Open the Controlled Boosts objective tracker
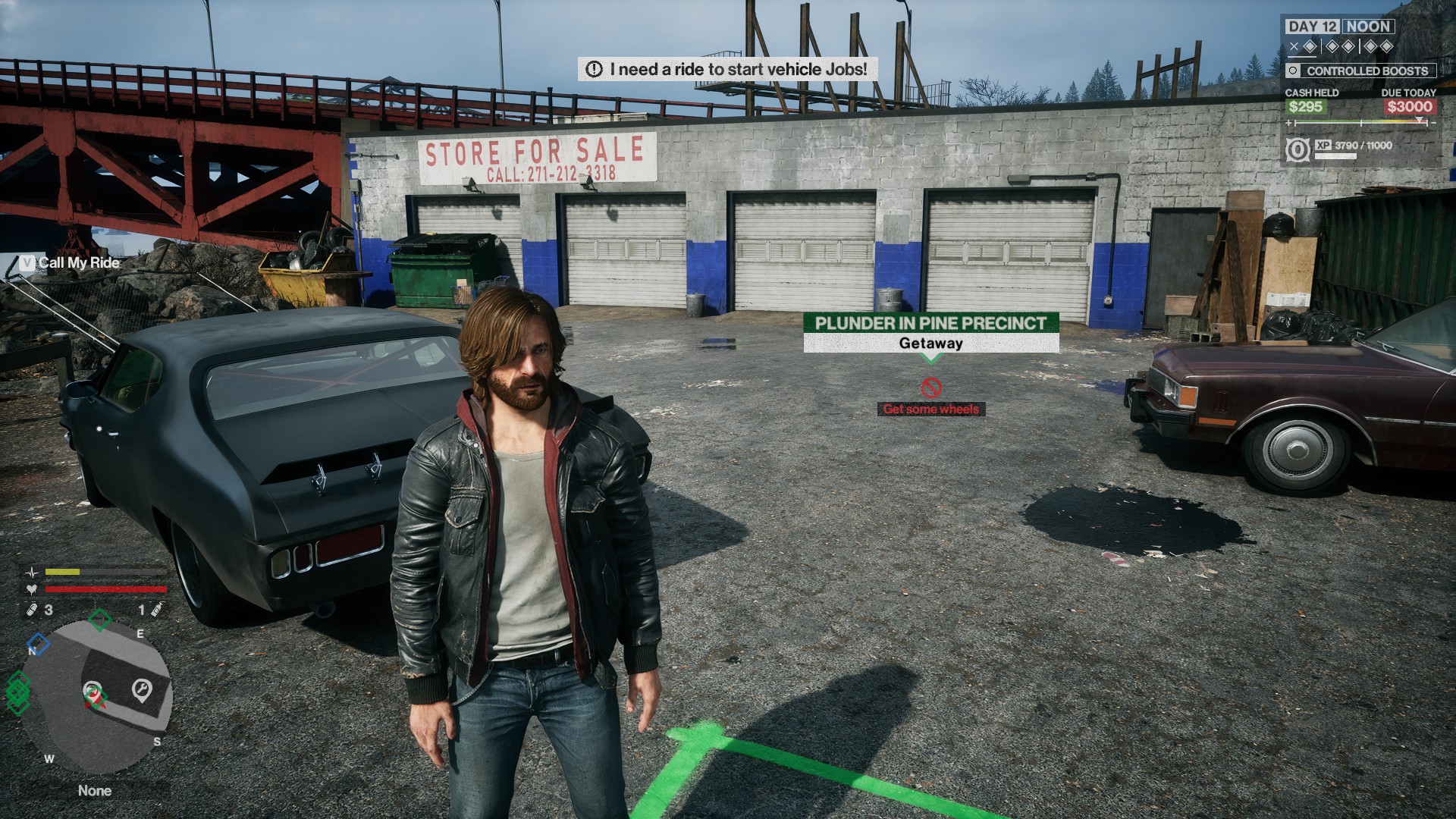The width and height of the screenshot is (1456, 819). coord(1360,71)
